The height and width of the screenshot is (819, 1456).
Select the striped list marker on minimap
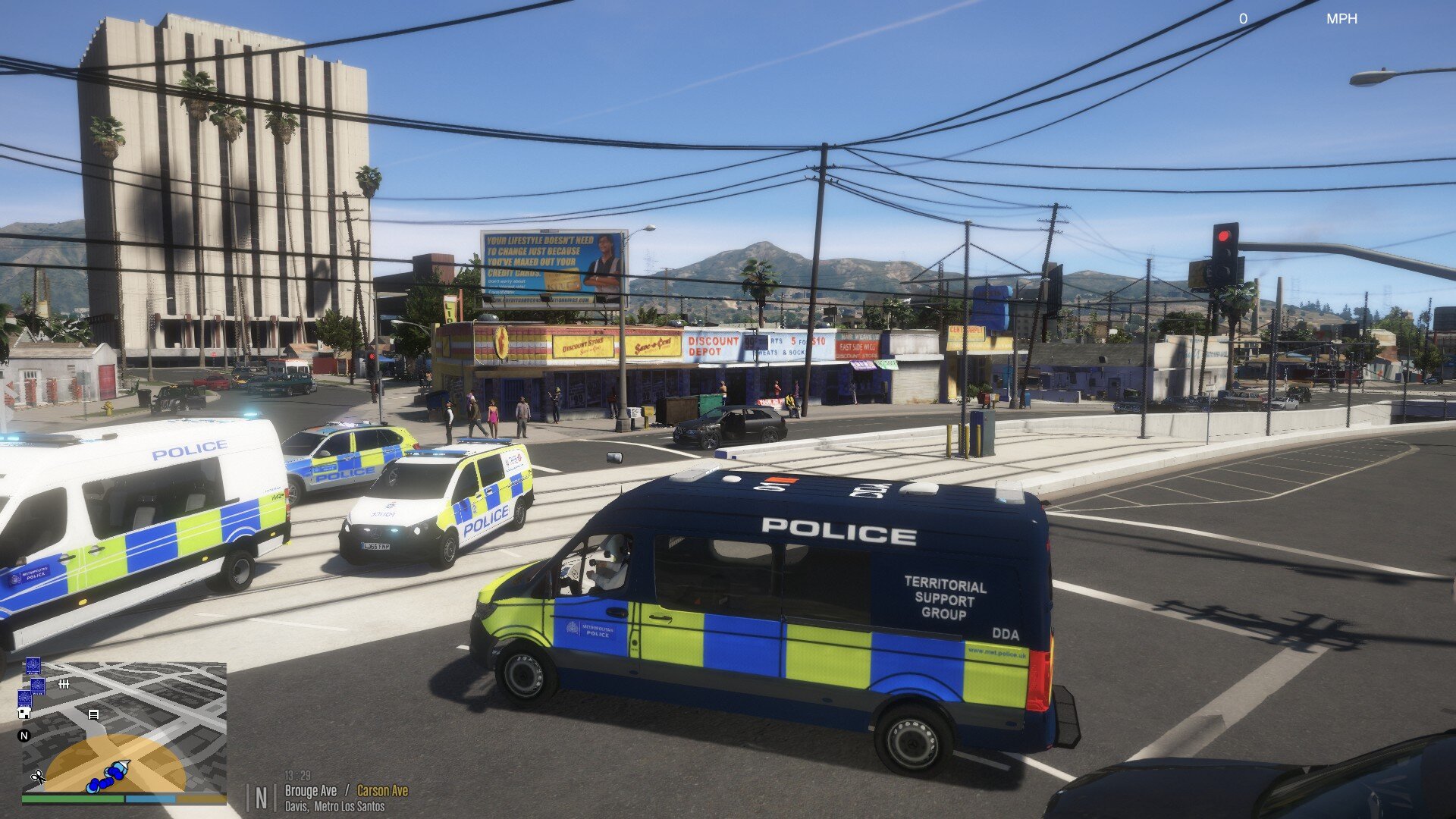(93, 714)
